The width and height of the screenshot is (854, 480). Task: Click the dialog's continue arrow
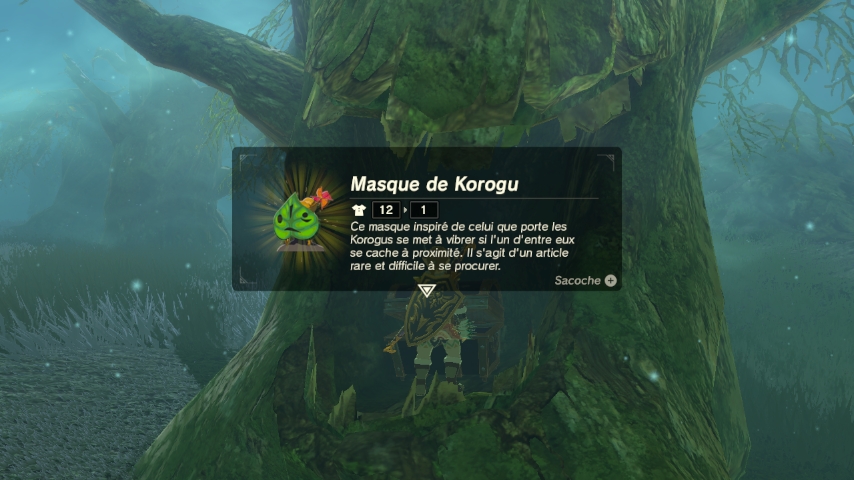tap(427, 291)
